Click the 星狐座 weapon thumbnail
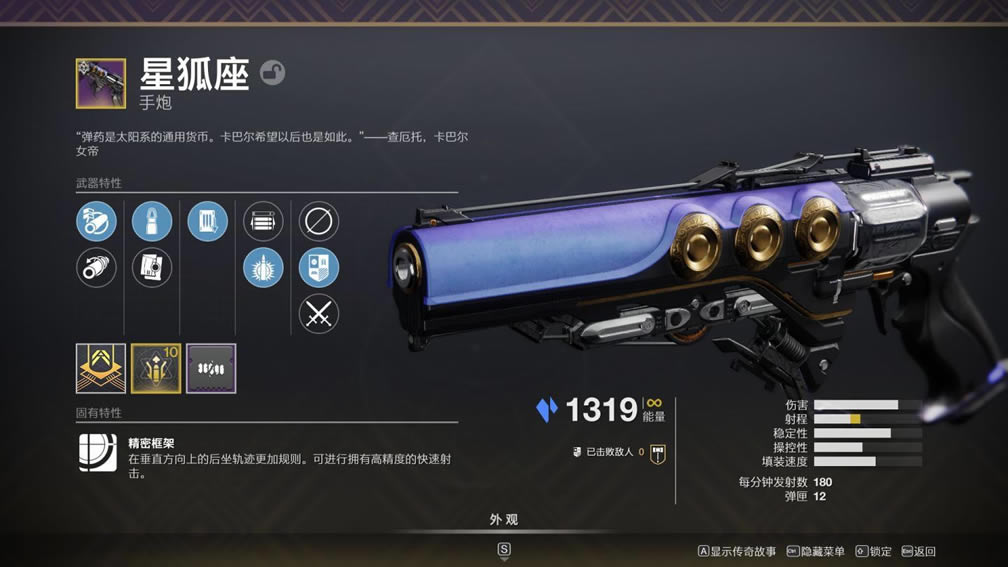This screenshot has height=567, width=1008. [x=101, y=83]
